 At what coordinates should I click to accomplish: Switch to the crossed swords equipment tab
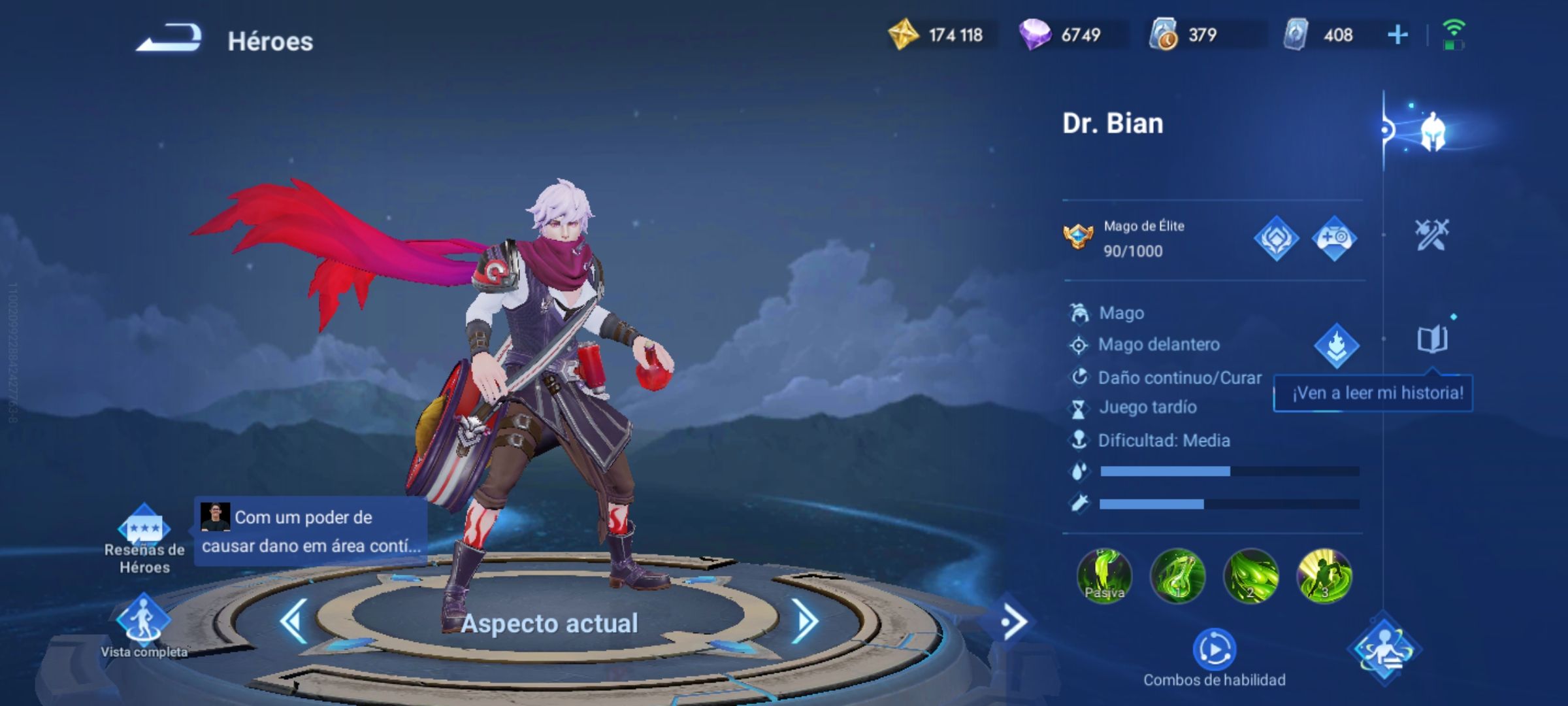pyautogui.click(x=1431, y=235)
